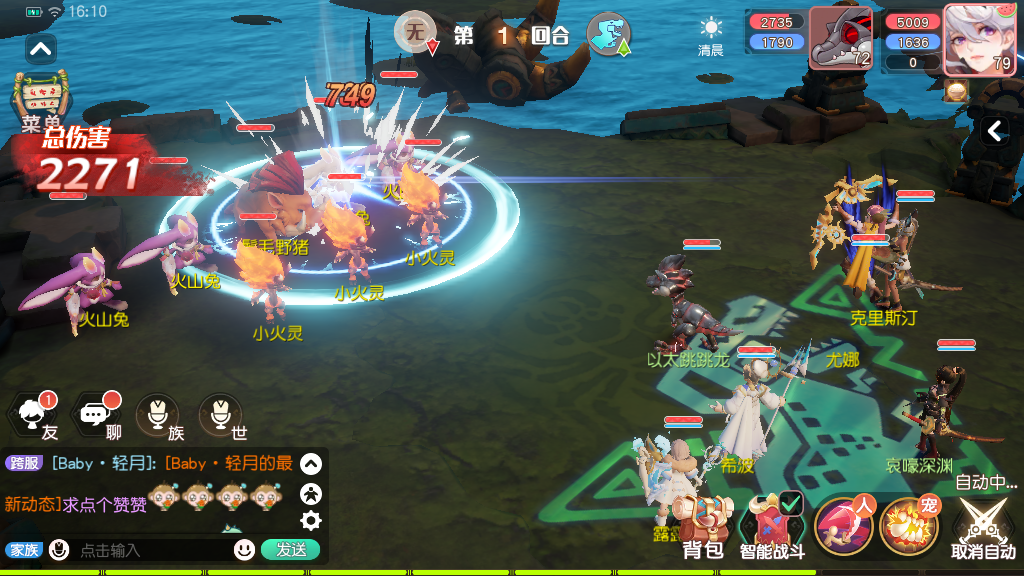Open the friends (友) list

click(36, 415)
